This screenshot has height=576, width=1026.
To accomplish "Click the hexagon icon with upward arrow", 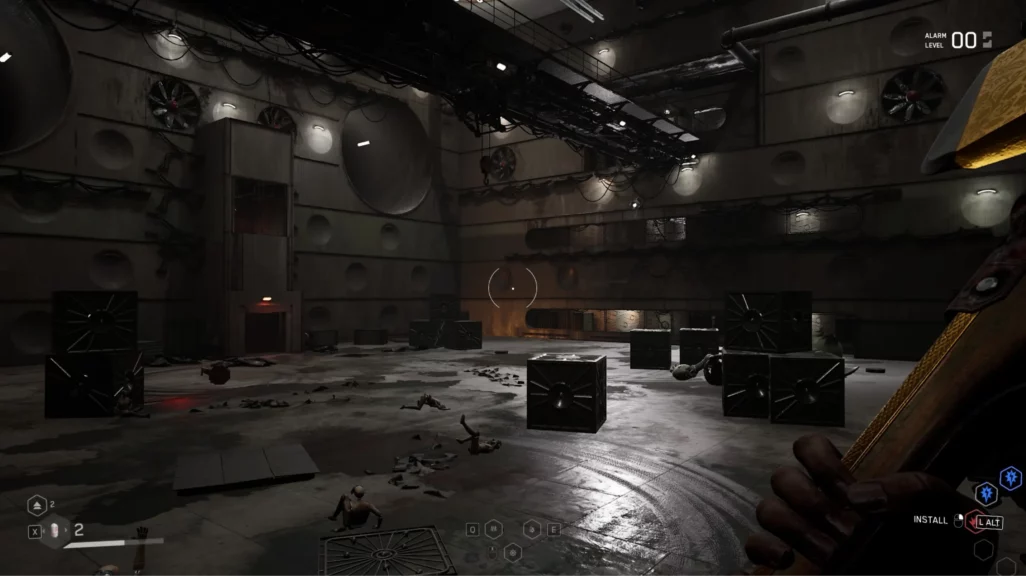I will tap(39, 505).
